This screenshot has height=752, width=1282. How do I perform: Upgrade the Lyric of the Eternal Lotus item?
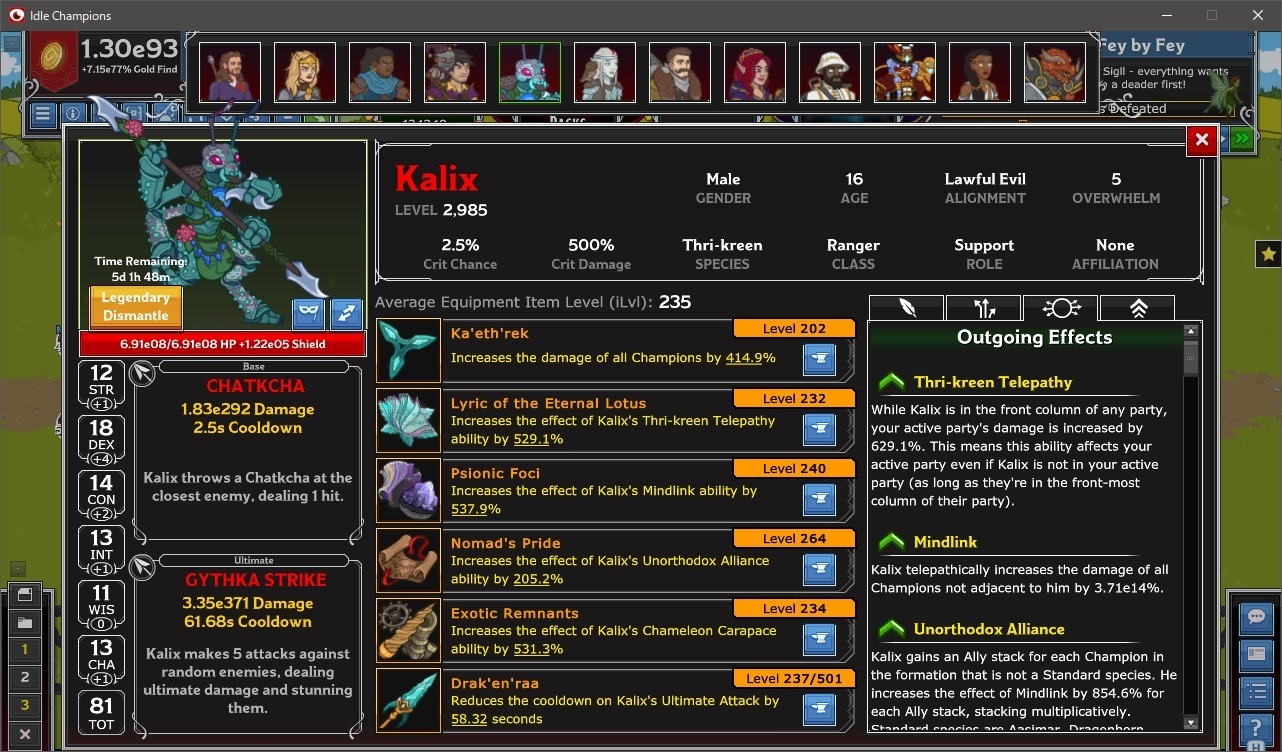click(x=819, y=429)
